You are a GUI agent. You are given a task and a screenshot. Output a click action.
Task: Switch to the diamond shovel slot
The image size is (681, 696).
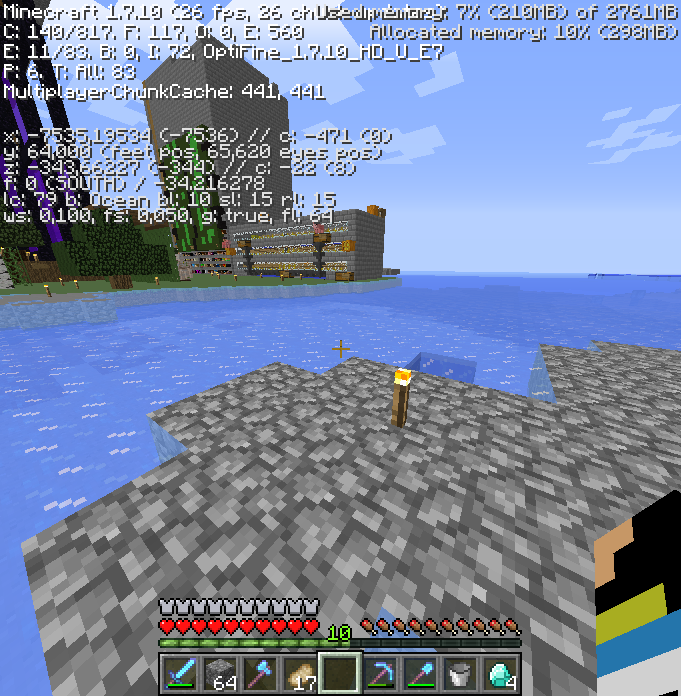pyautogui.click(x=421, y=672)
